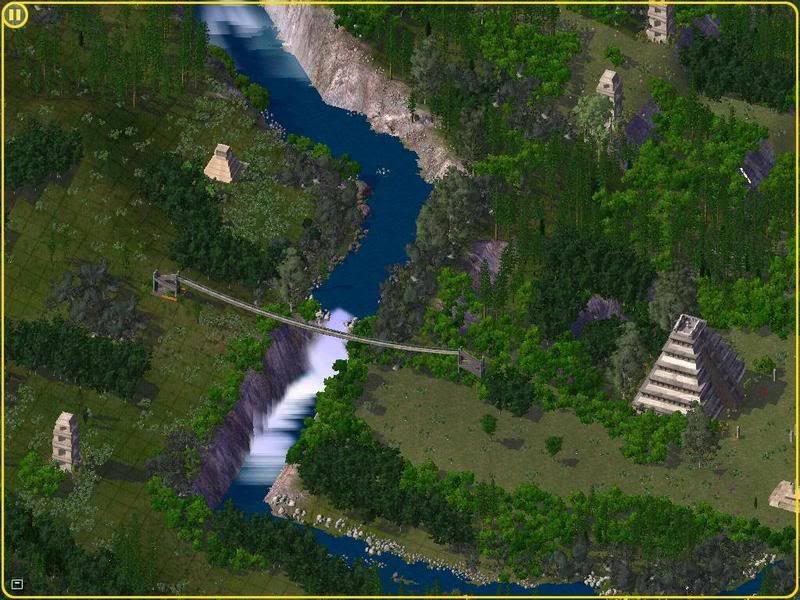Click the yellow pause button

tap(15, 16)
